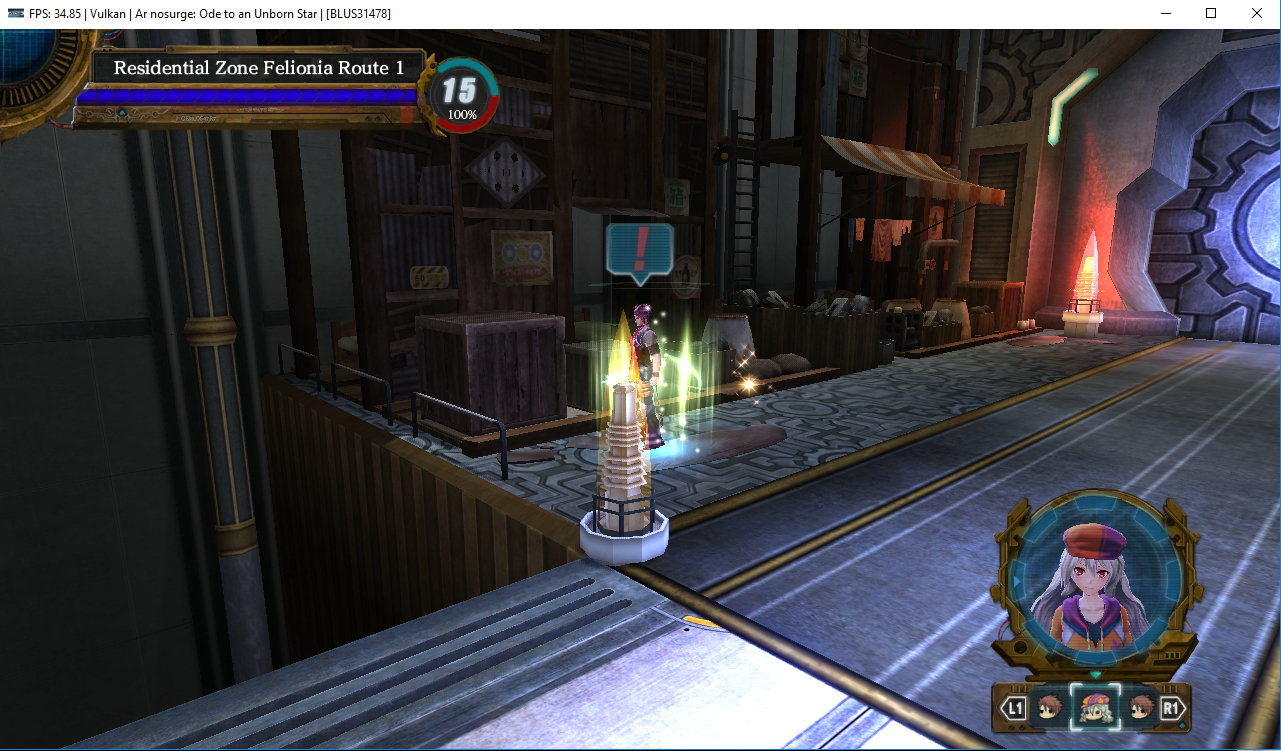
Task: Close the emulator window
Action: point(1256,14)
